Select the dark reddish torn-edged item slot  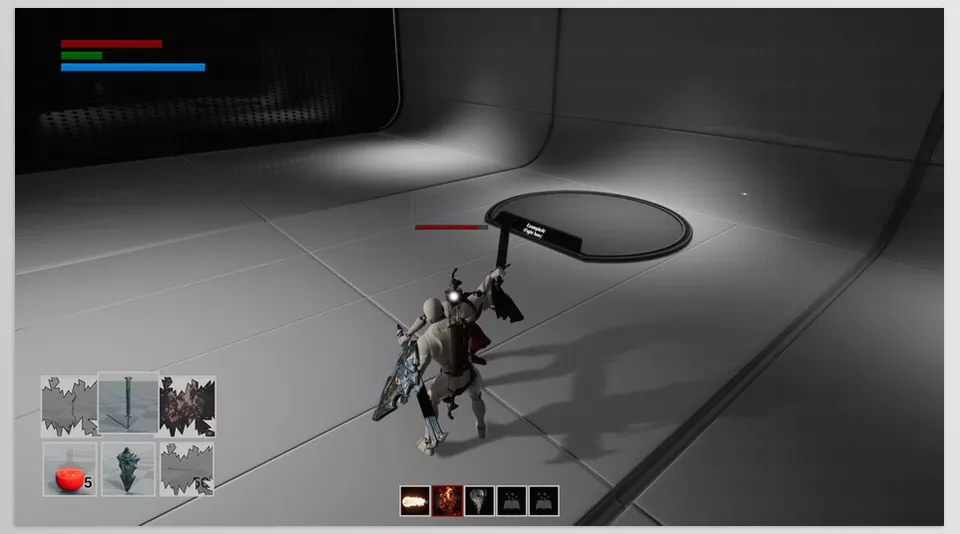[187, 405]
